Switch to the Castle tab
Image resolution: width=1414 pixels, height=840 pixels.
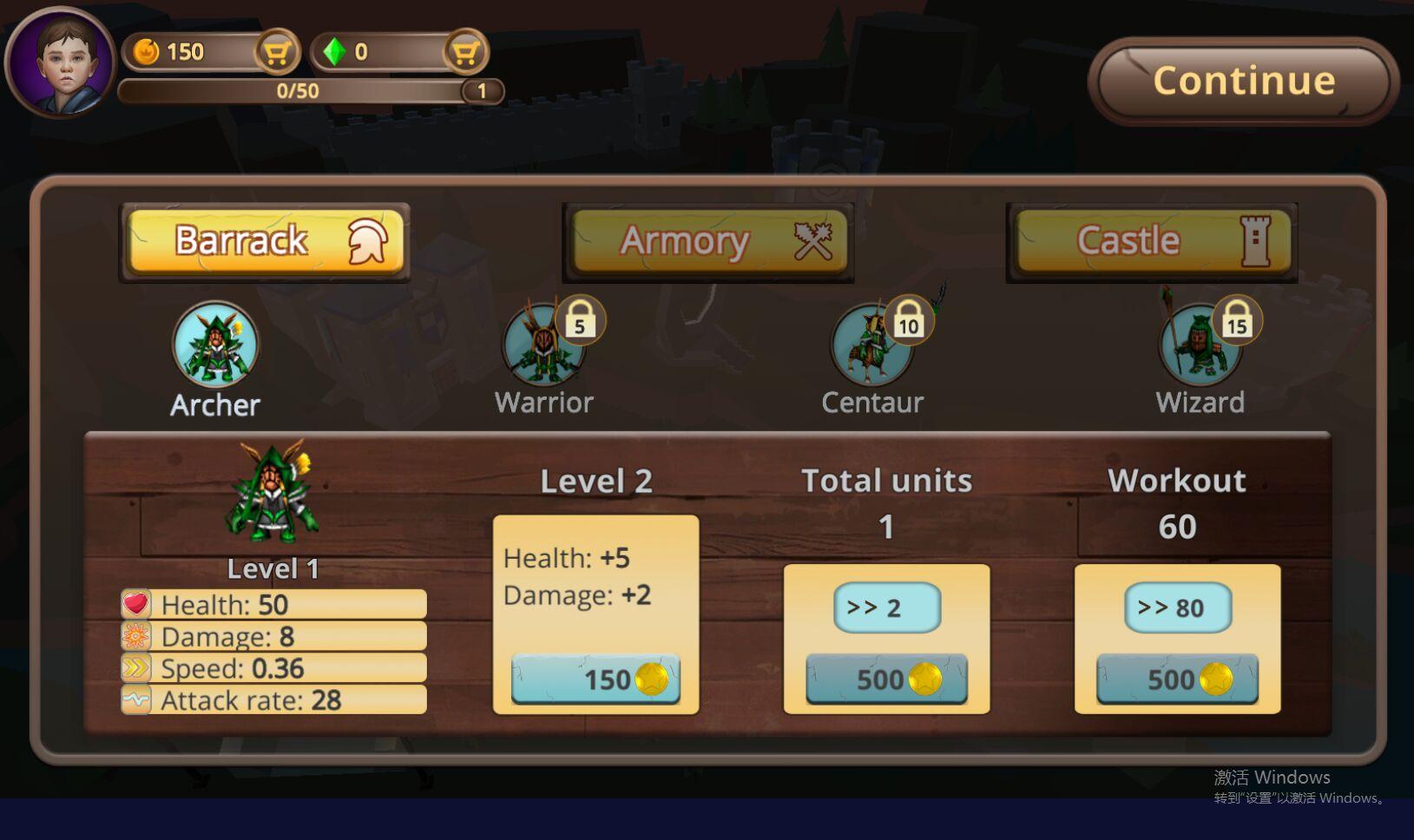point(1152,241)
